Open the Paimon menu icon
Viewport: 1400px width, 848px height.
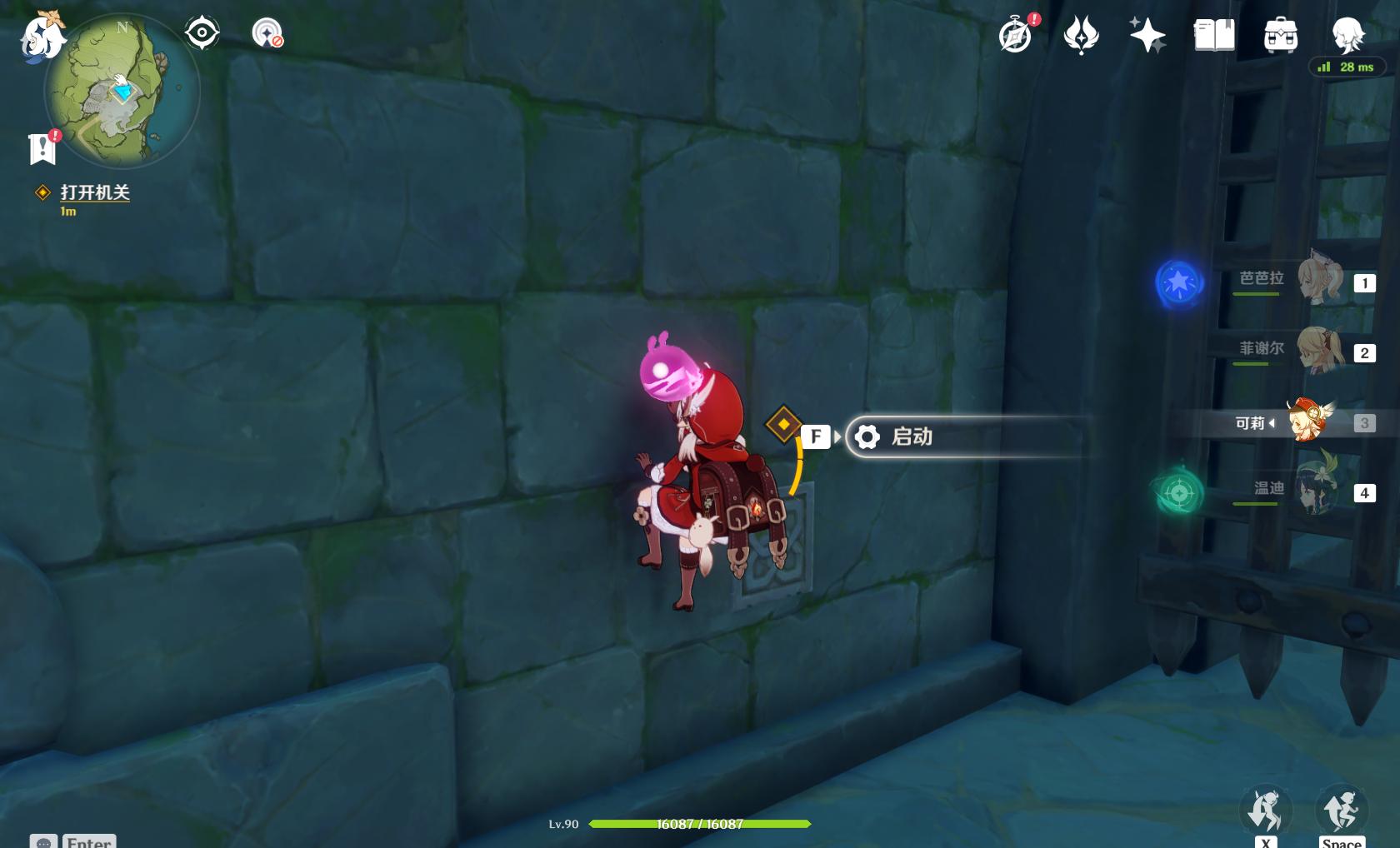42,37
